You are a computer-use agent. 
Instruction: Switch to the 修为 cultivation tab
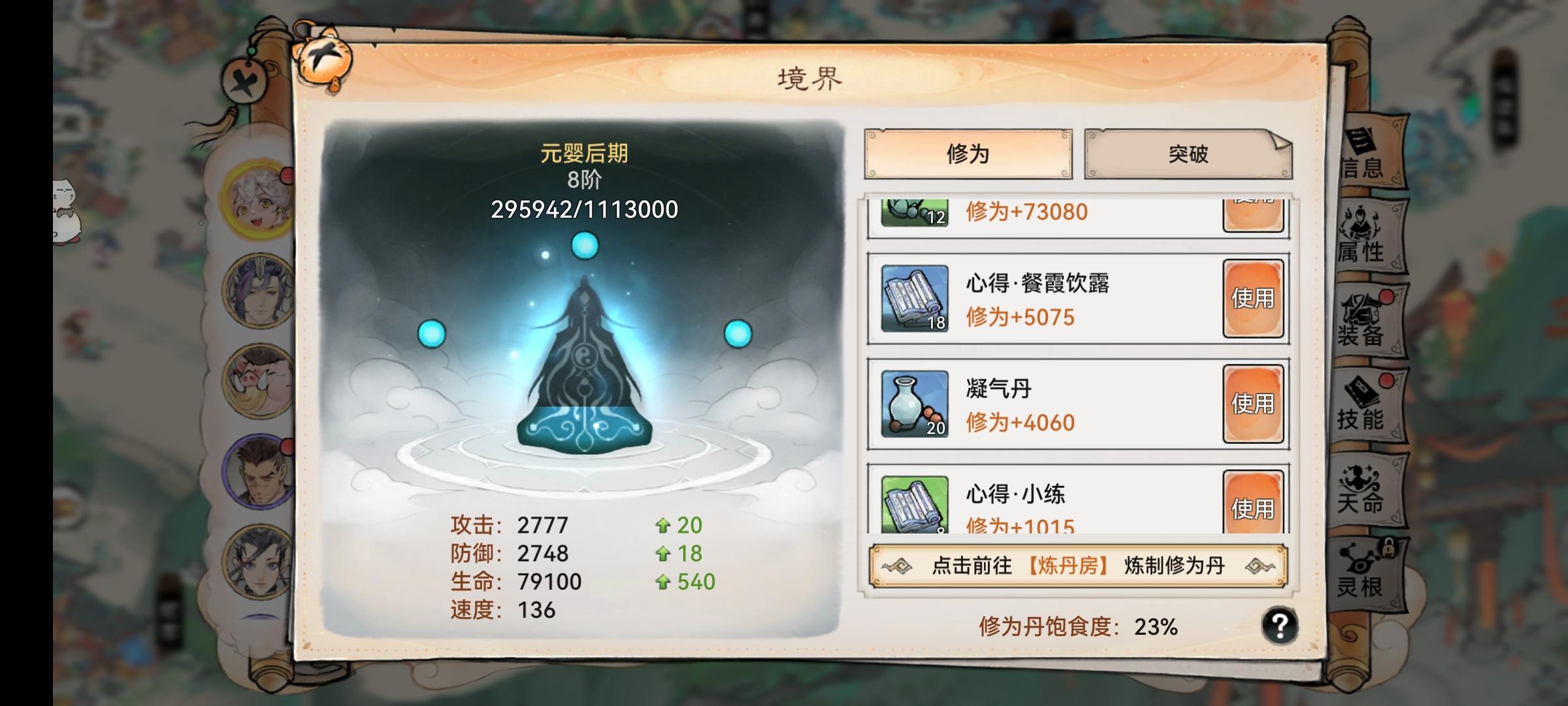pos(967,154)
